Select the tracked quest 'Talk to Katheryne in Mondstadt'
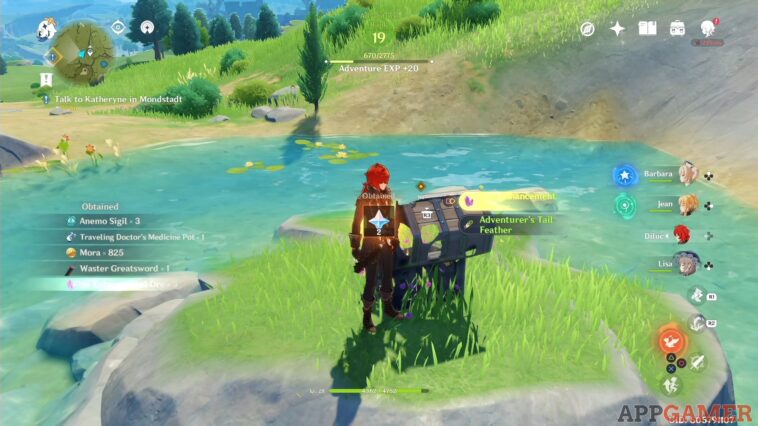The height and width of the screenshot is (426, 758). click(98, 99)
